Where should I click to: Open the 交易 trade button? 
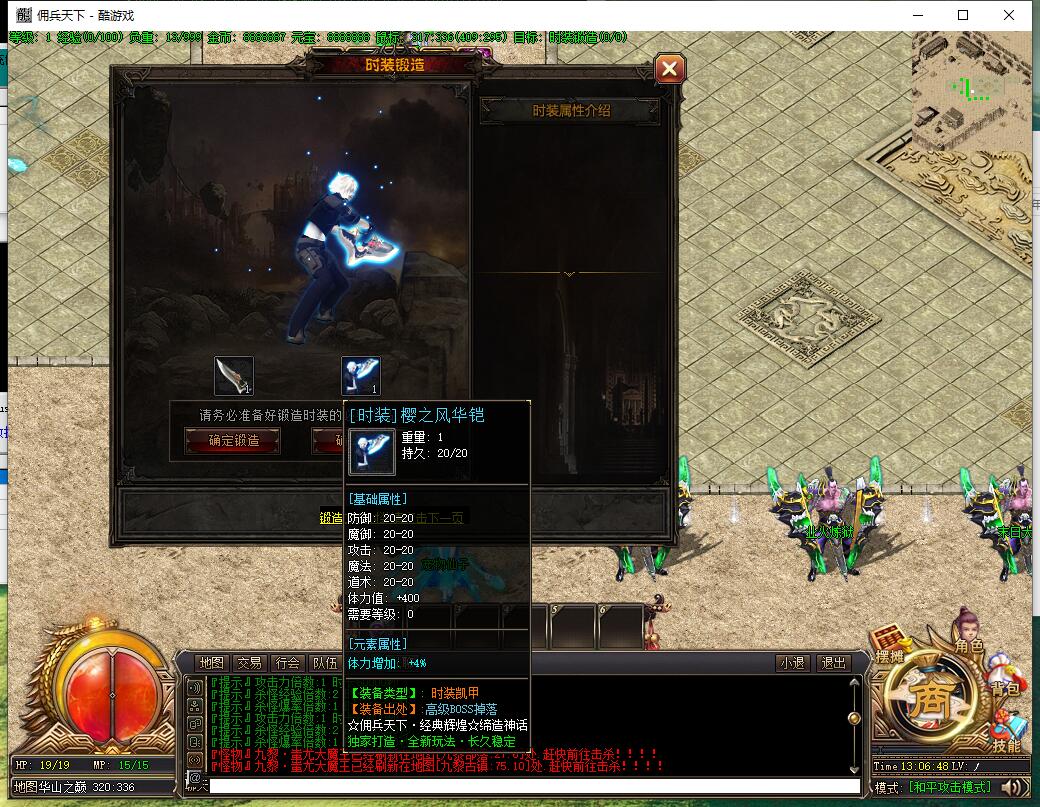click(x=249, y=663)
